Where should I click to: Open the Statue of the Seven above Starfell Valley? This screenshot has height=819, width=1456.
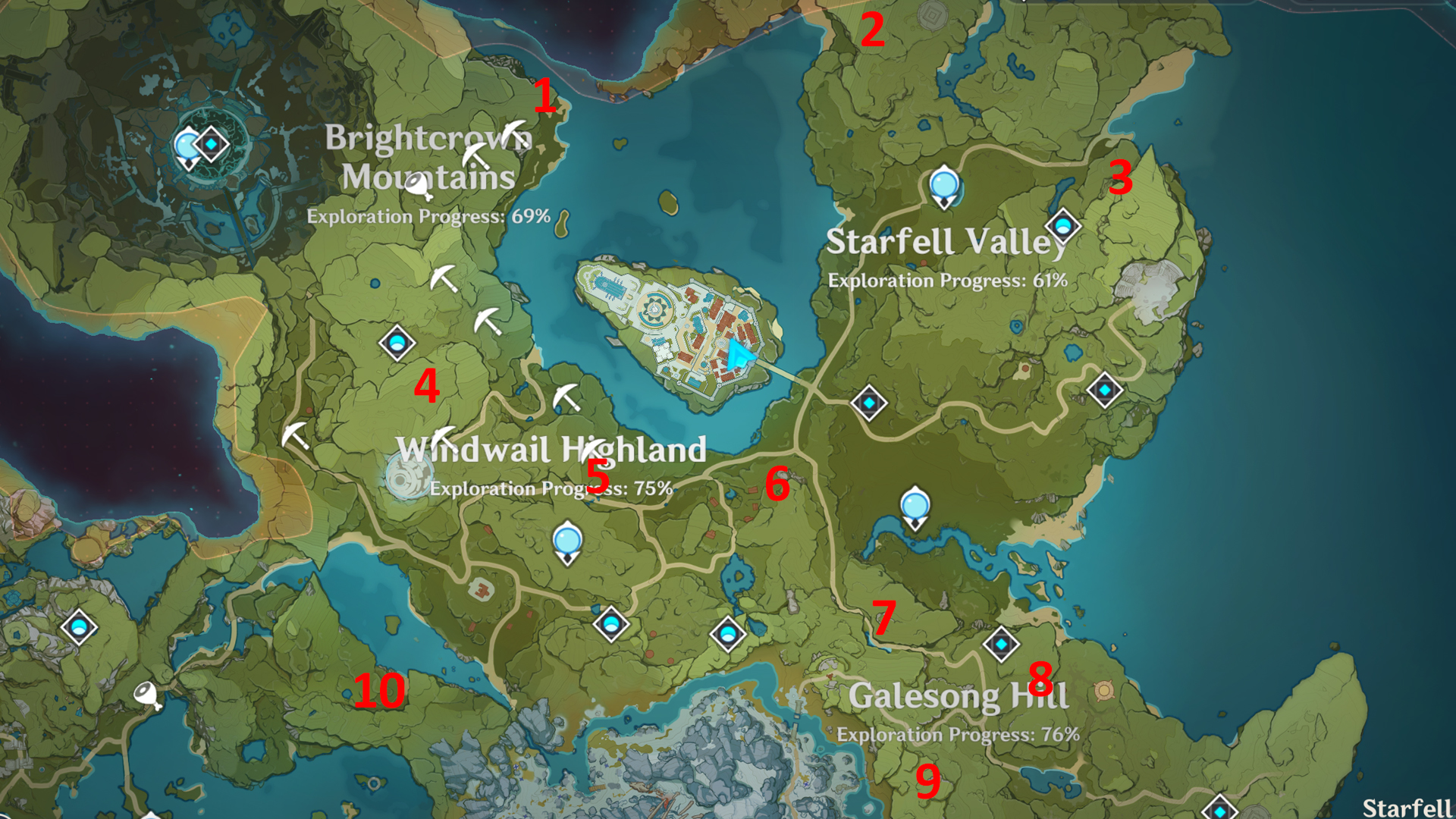click(943, 186)
